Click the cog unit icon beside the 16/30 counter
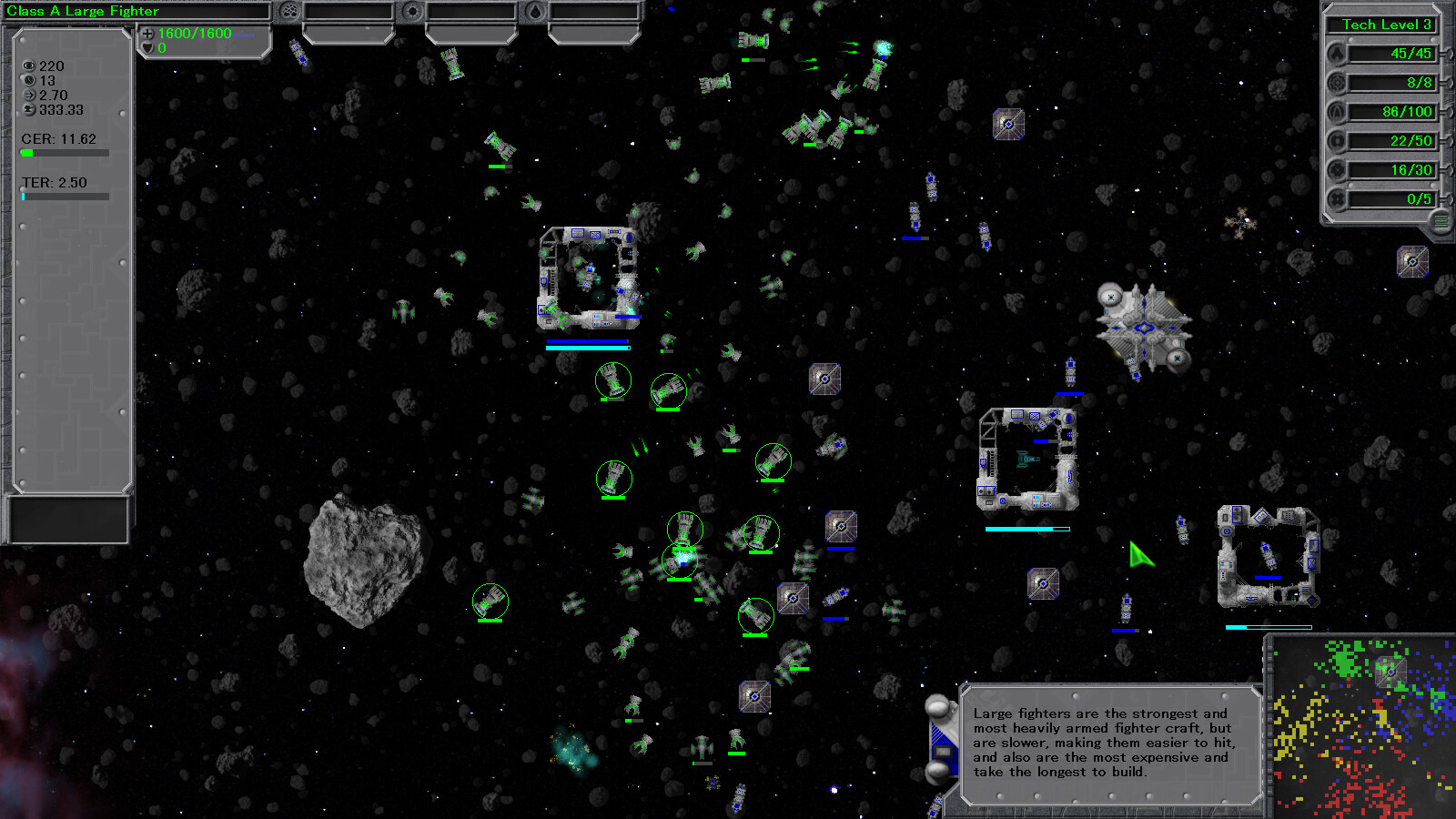 (1338, 169)
